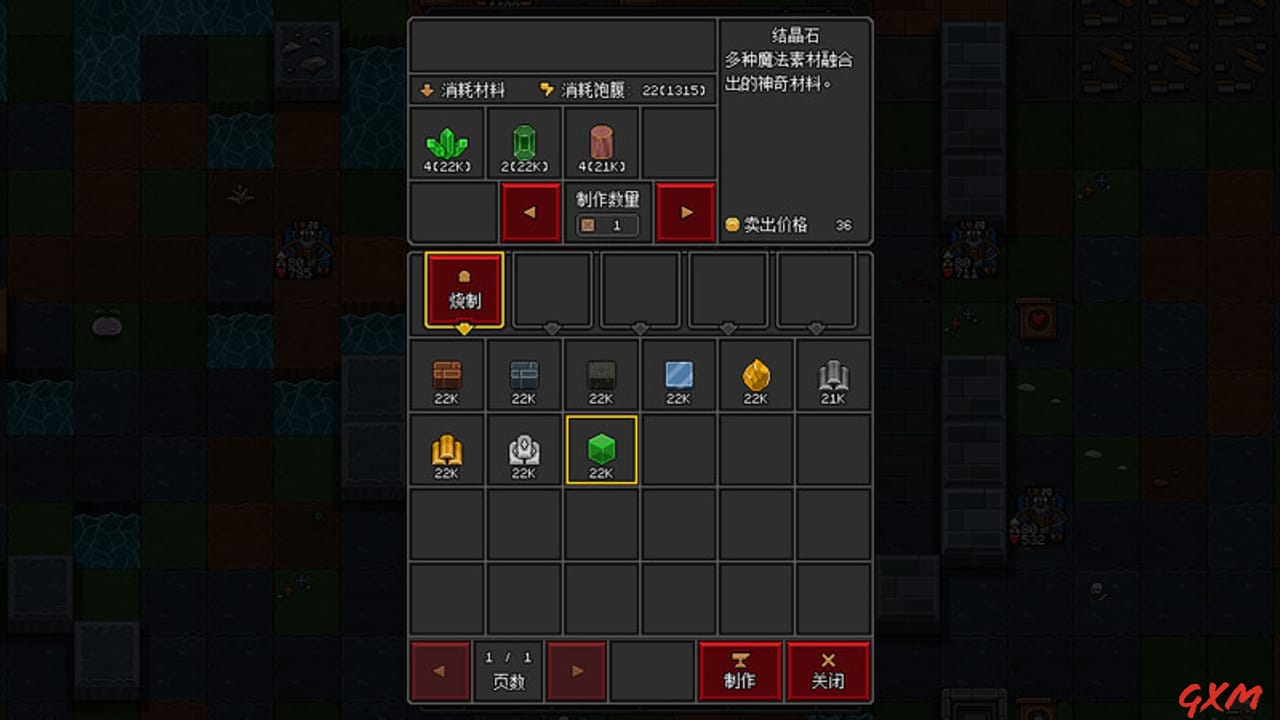
Task: Select the metal pillars recipe labeled 21K
Action: pyautogui.click(x=832, y=375)
